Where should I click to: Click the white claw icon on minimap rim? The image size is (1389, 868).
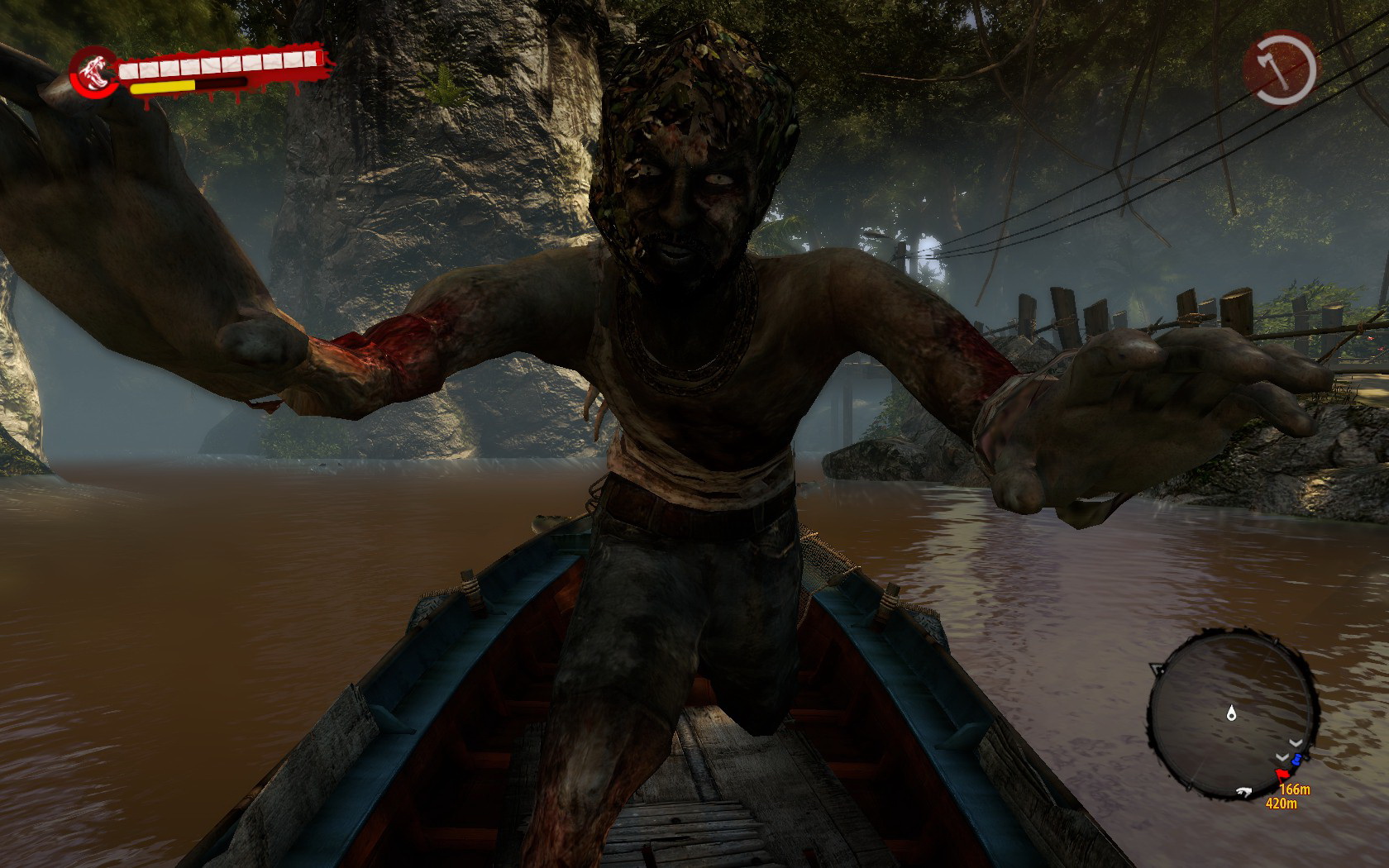click(1244, 791)
